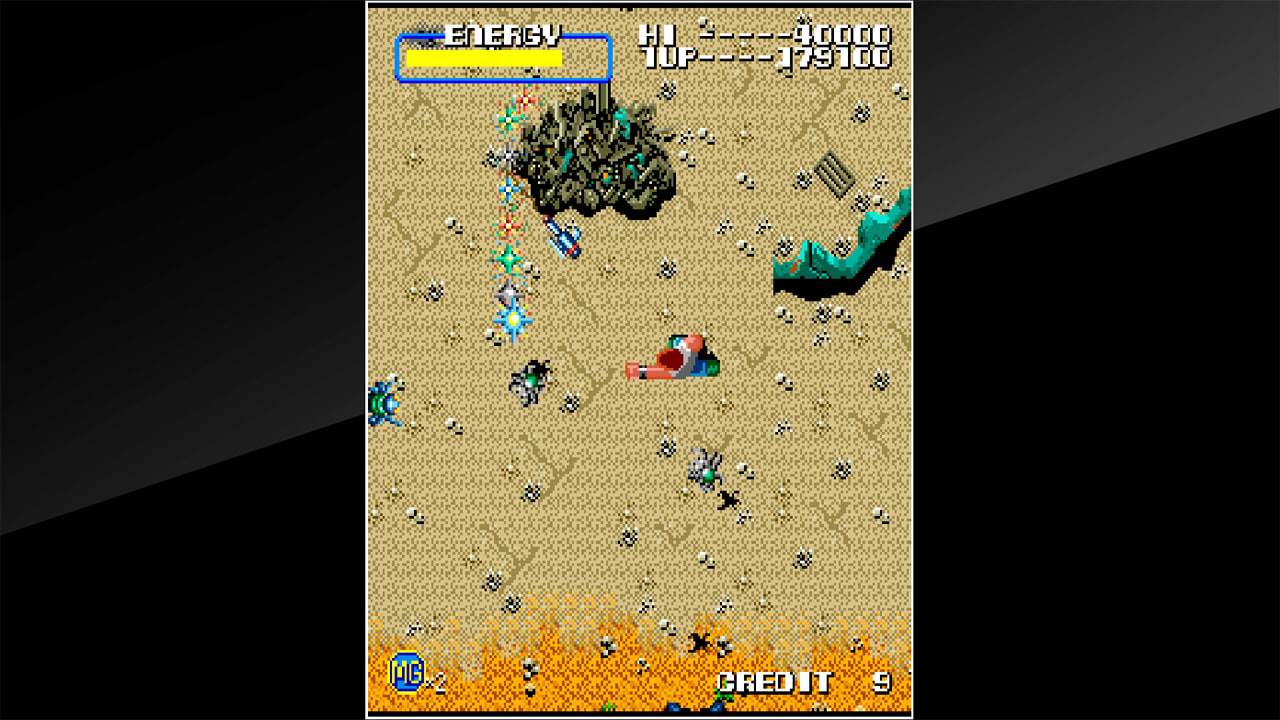1280x720 pixels.
Task: Select the HI score value 40000
Action: [843, 32]
